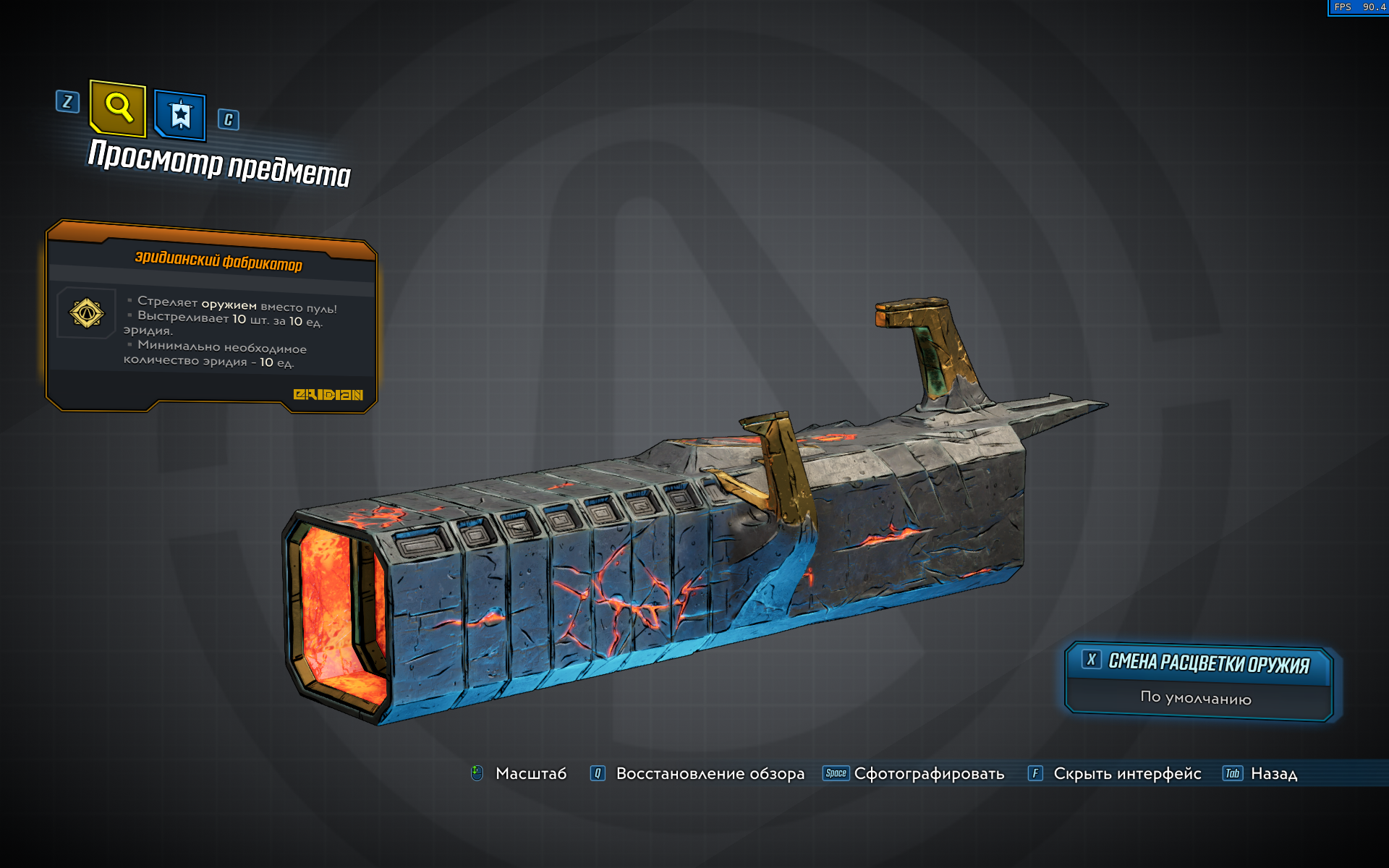This screenshot has width=1389, height=868.
Task: Click the Space key badge before Сфотографировать
Action: coord(836,773)
